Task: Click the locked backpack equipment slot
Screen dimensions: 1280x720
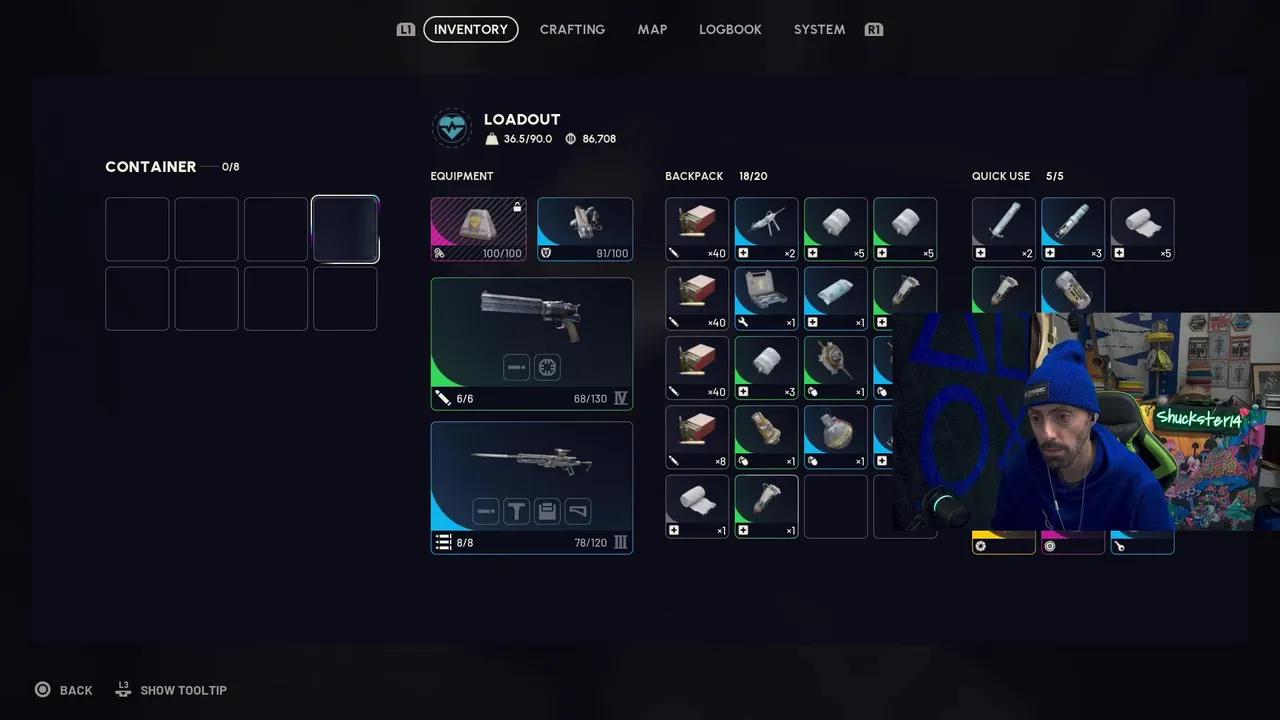Action: pos(478,229)
